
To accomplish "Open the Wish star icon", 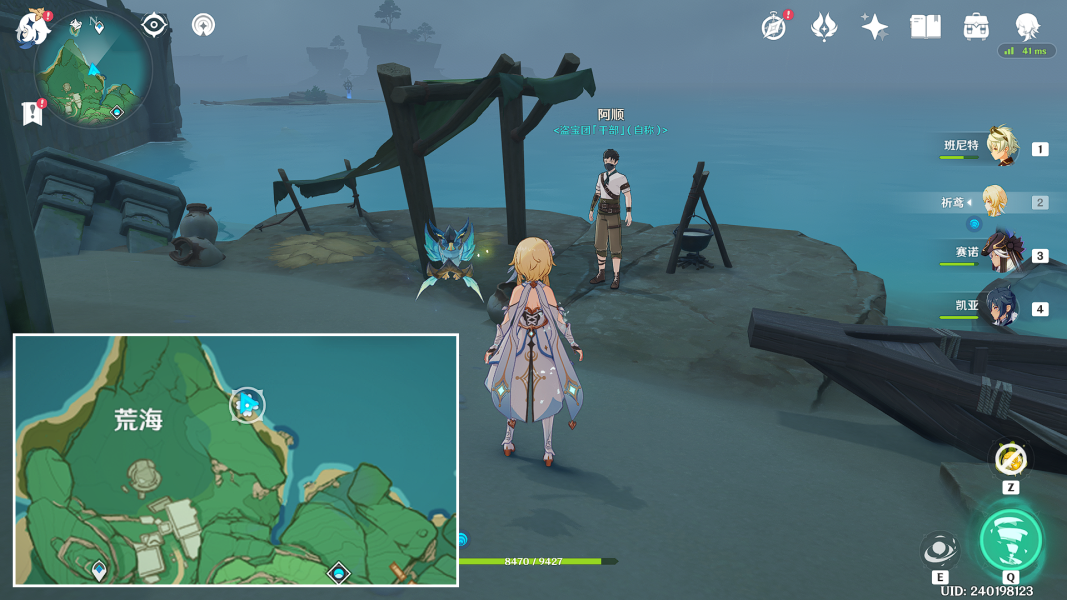I will pyautogui.click(x=874, y=27).
